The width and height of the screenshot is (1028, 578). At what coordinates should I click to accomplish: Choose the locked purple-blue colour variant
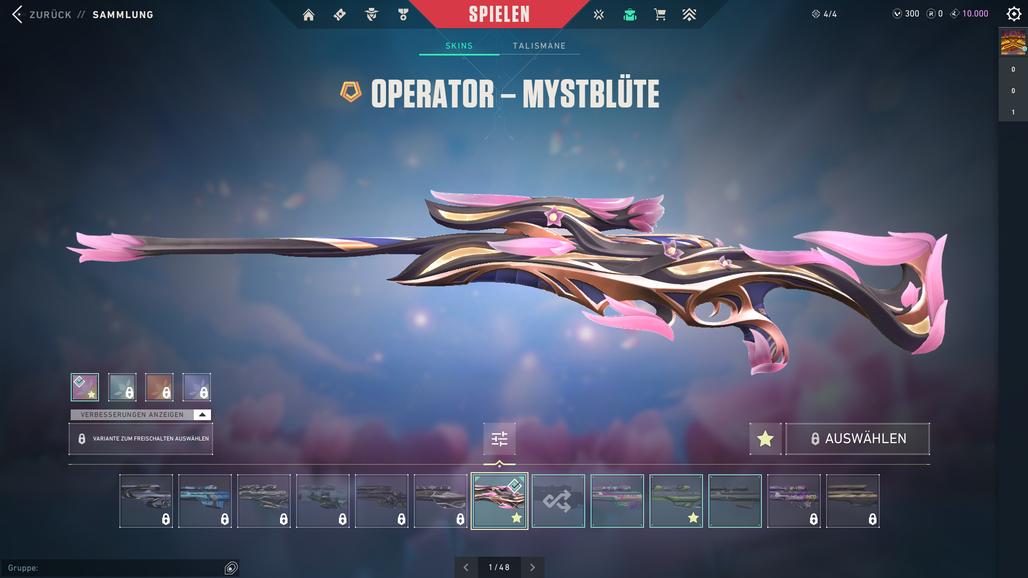(197, 387)
